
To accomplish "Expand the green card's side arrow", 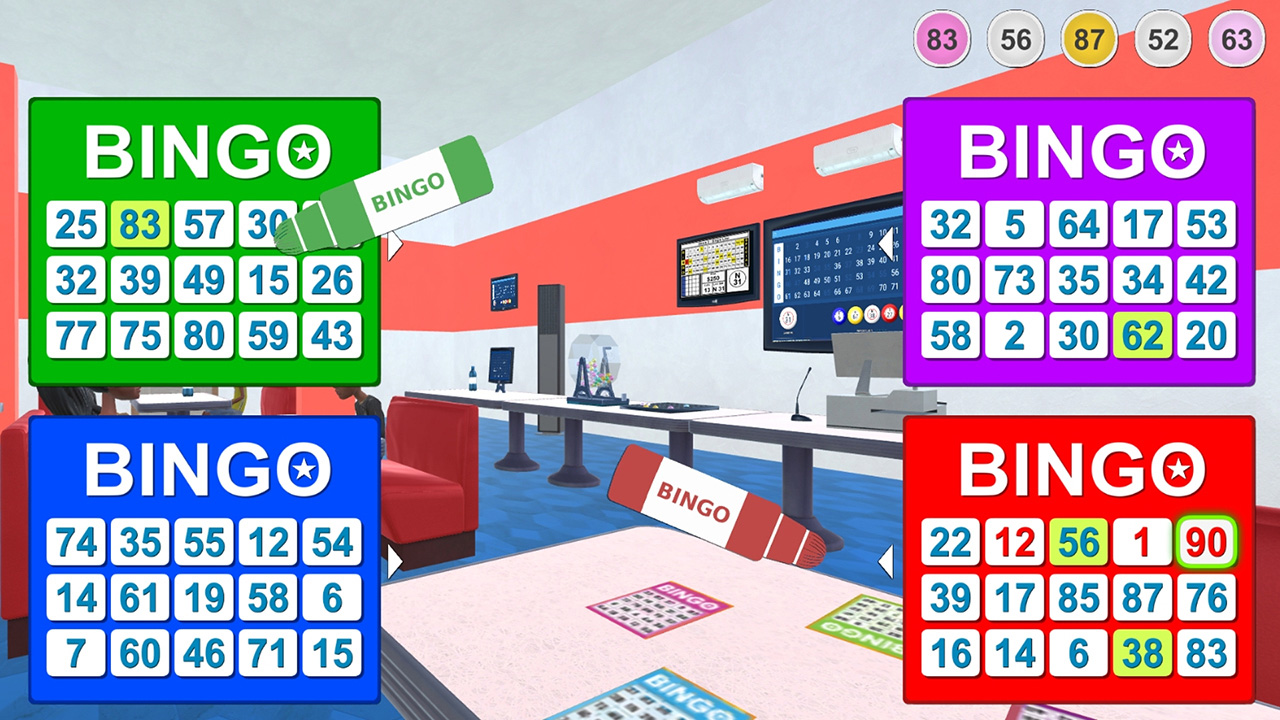I will click(x=393, y=243).
